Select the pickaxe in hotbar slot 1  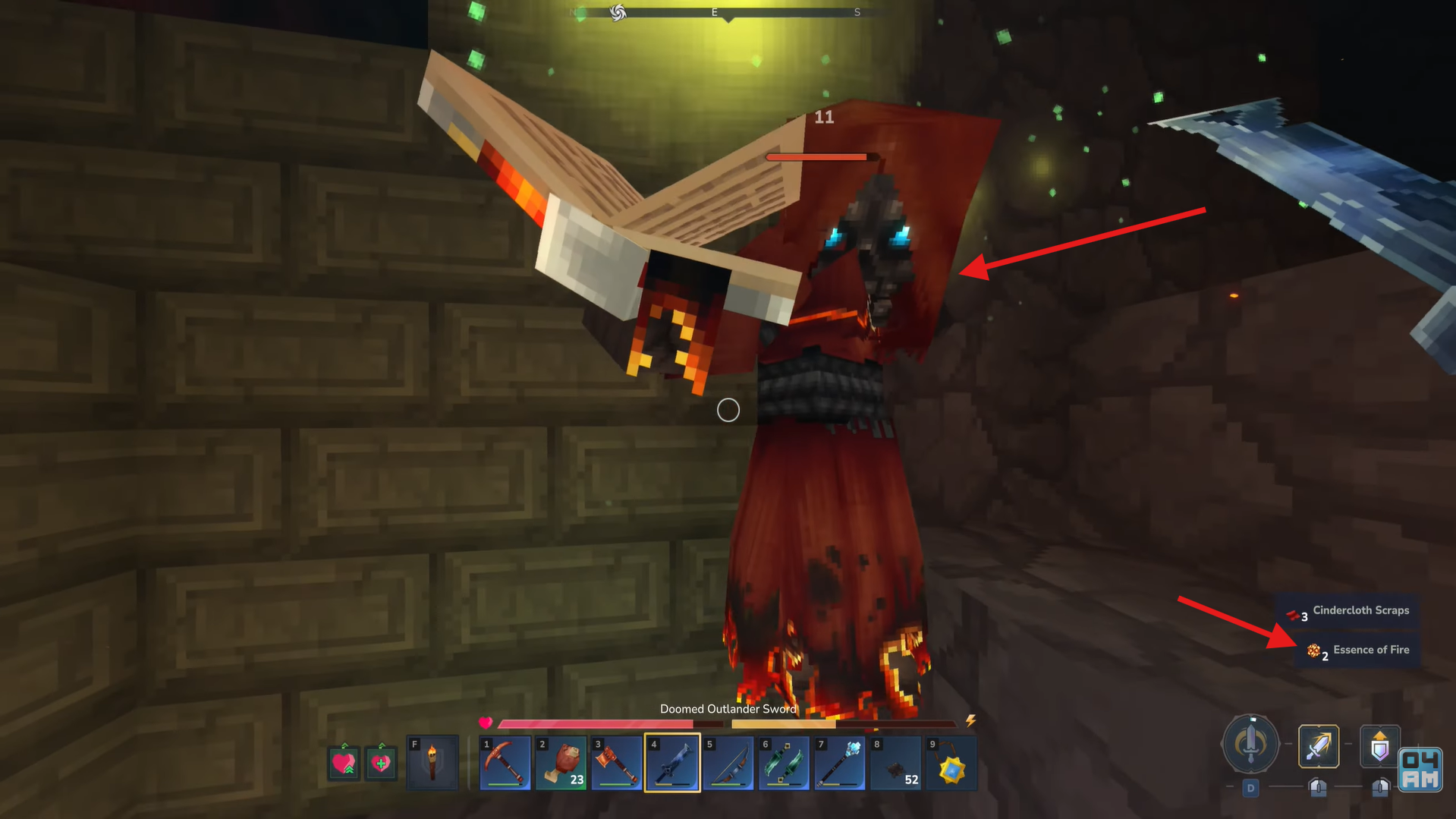(x=505, y=763)
